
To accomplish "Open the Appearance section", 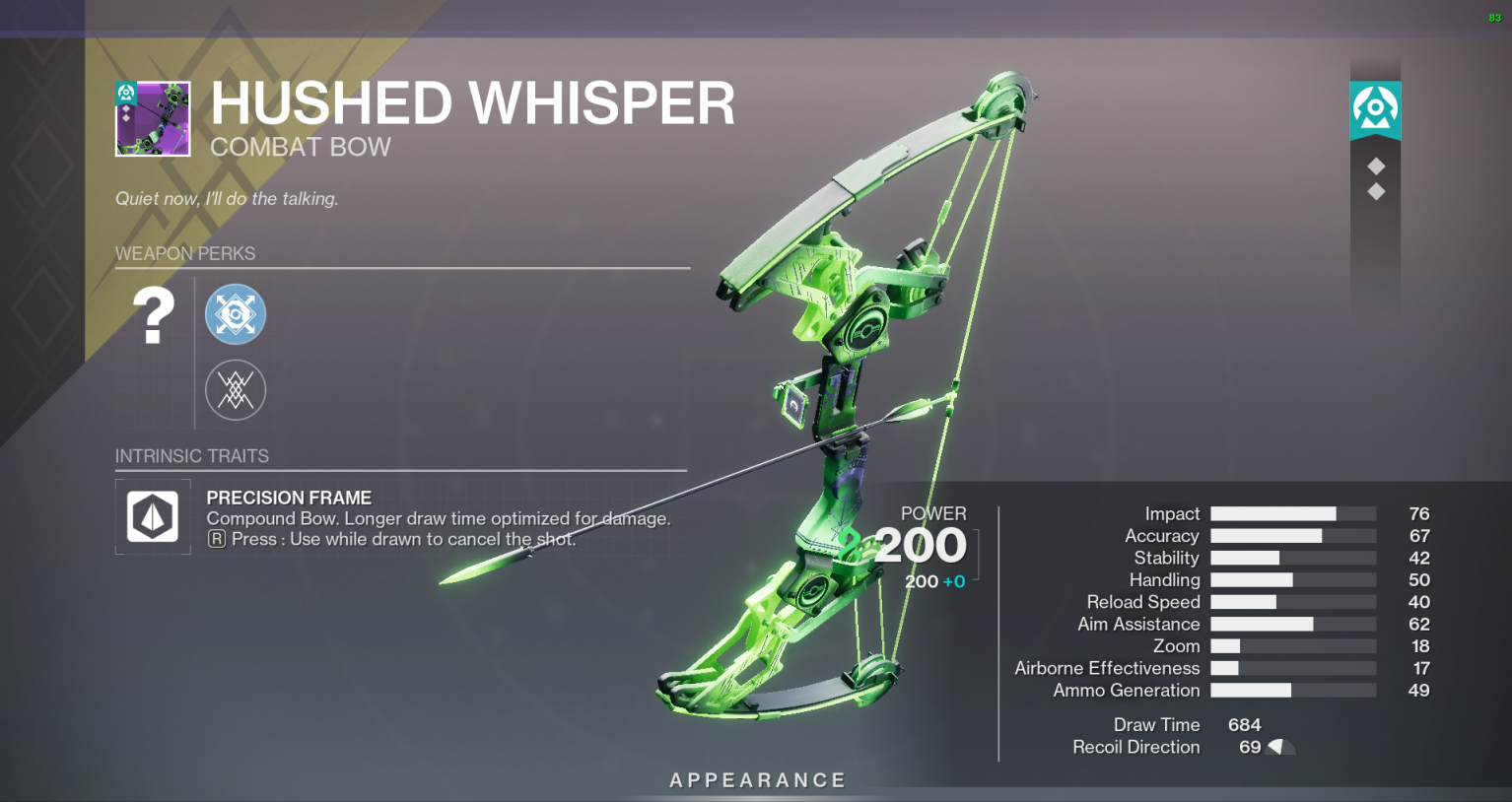I will tap(757, 780).
